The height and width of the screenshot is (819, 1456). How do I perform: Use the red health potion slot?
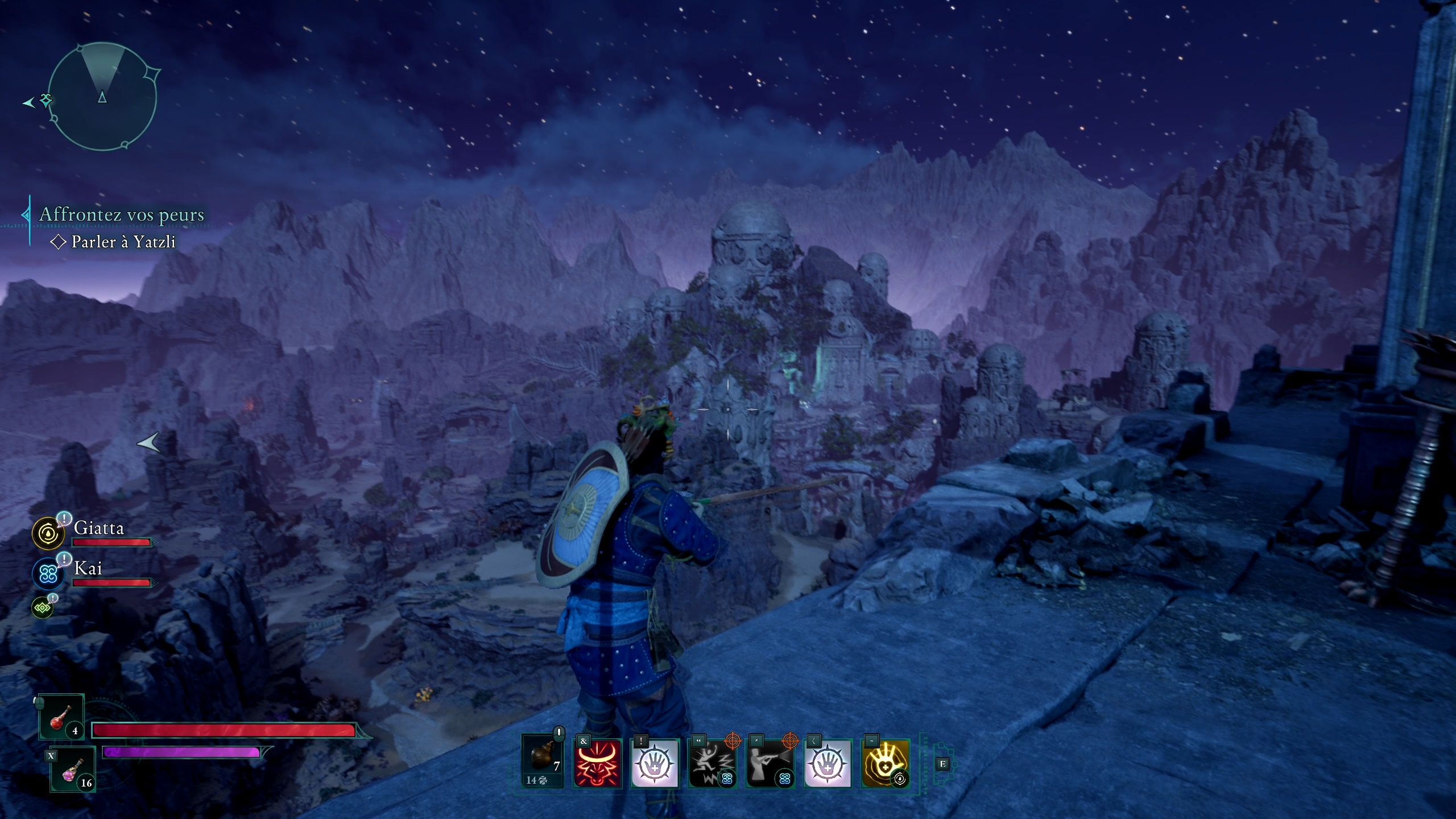click(x=61, y=718)
